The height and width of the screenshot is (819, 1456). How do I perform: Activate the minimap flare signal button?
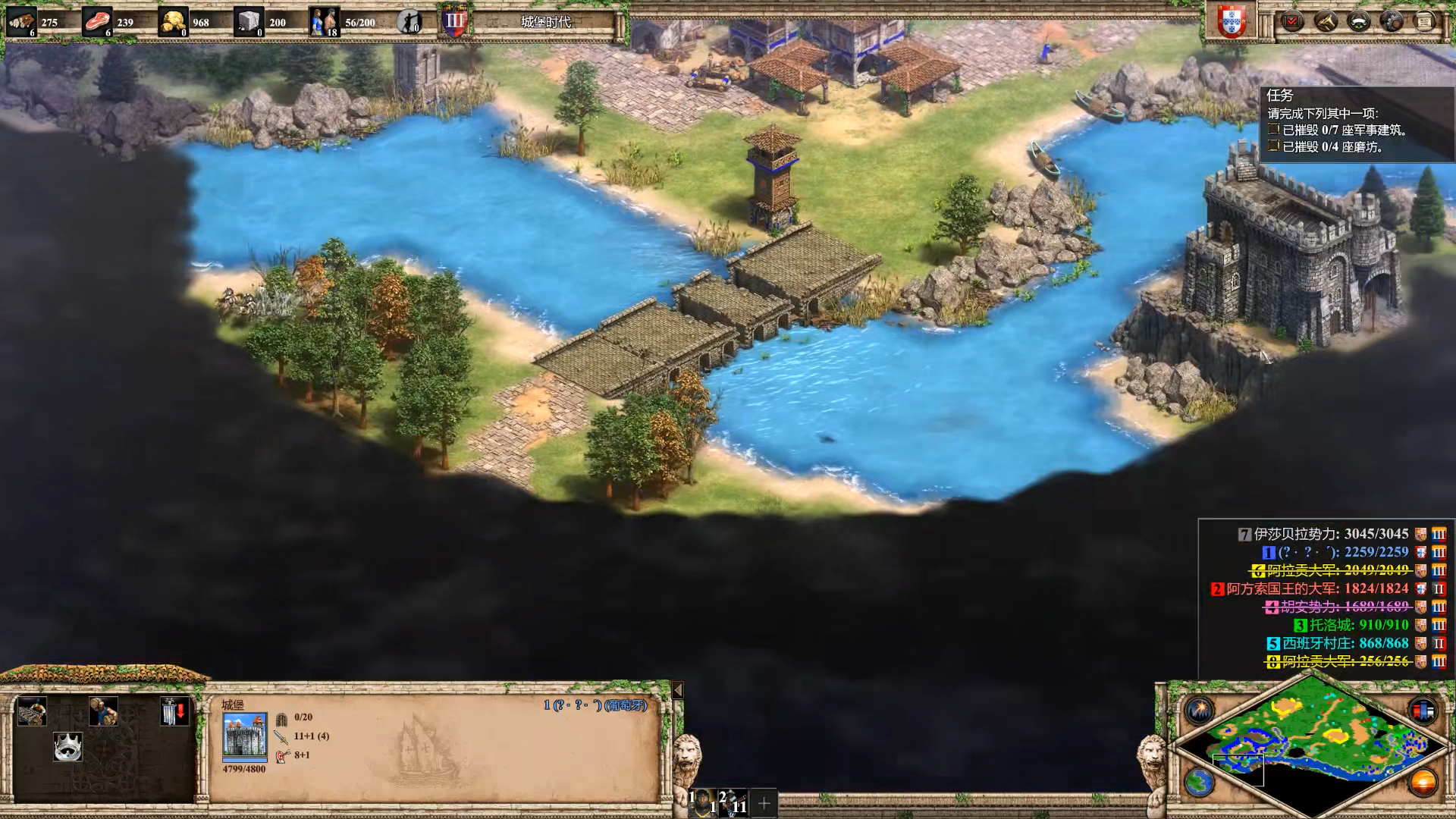[1200, 711]
